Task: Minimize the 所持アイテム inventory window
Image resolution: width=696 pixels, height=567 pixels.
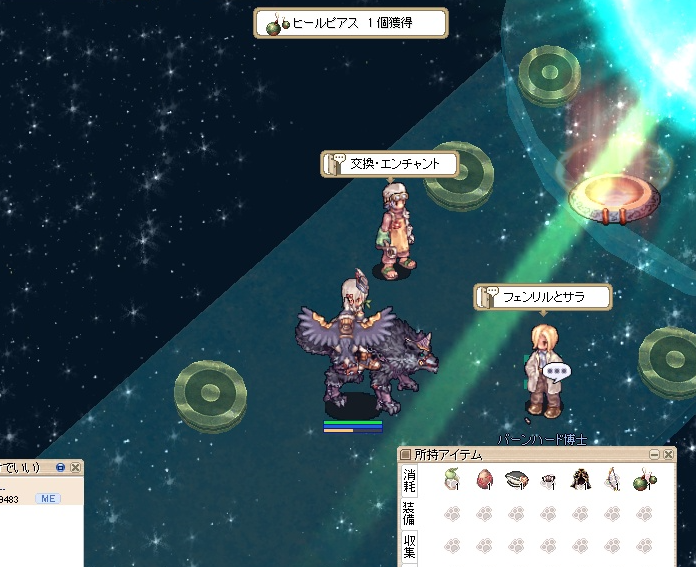Action: pyautogui.click(x=655, y=455)
